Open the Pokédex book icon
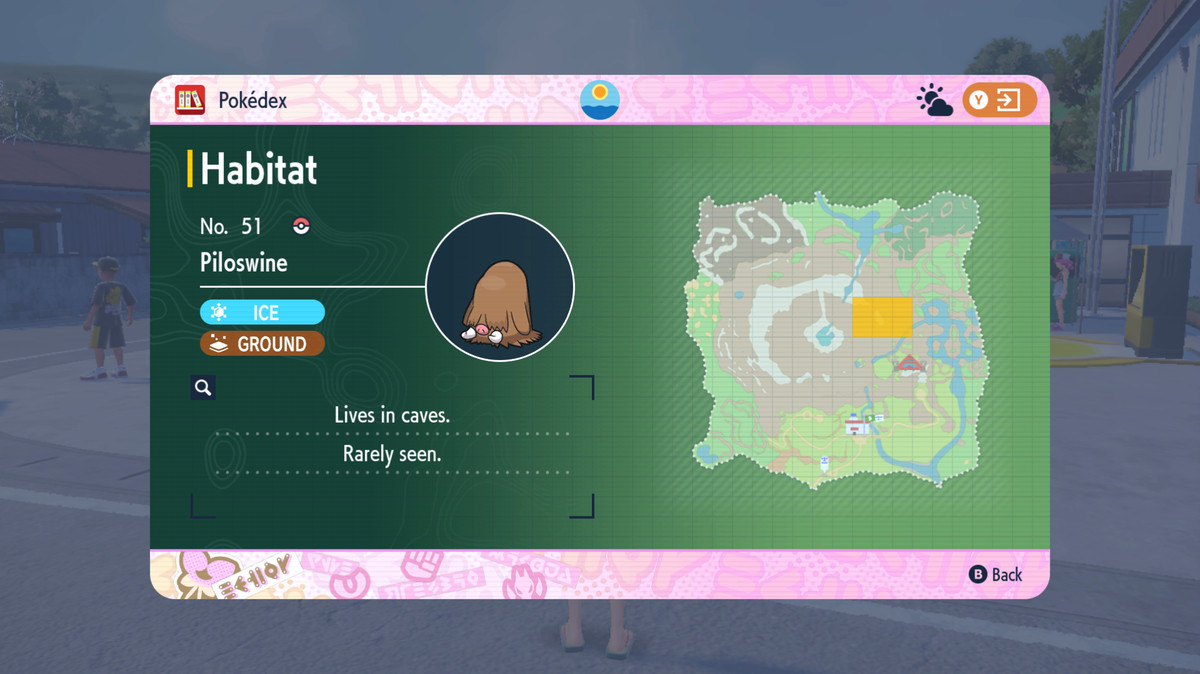 (x=190, y=100)
